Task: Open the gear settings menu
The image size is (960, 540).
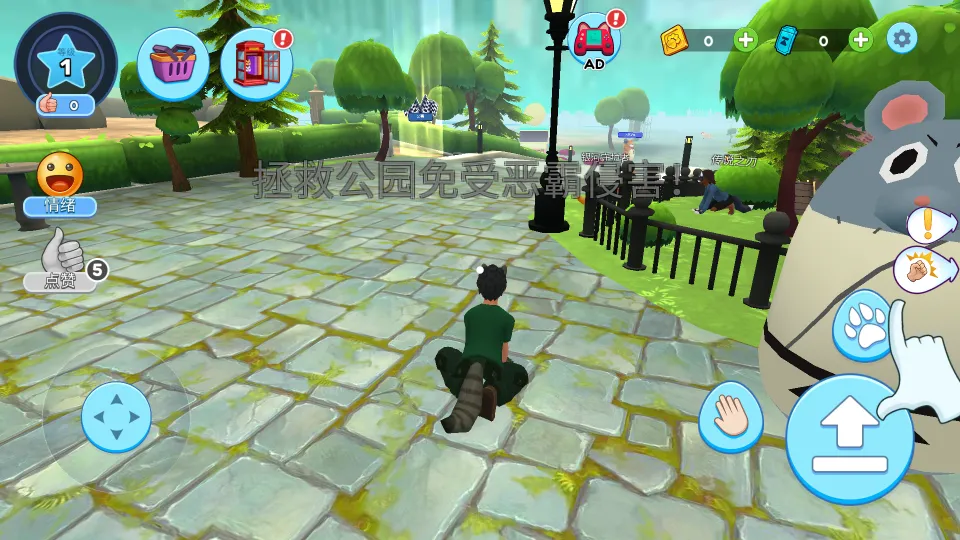Action: (902, 39)
